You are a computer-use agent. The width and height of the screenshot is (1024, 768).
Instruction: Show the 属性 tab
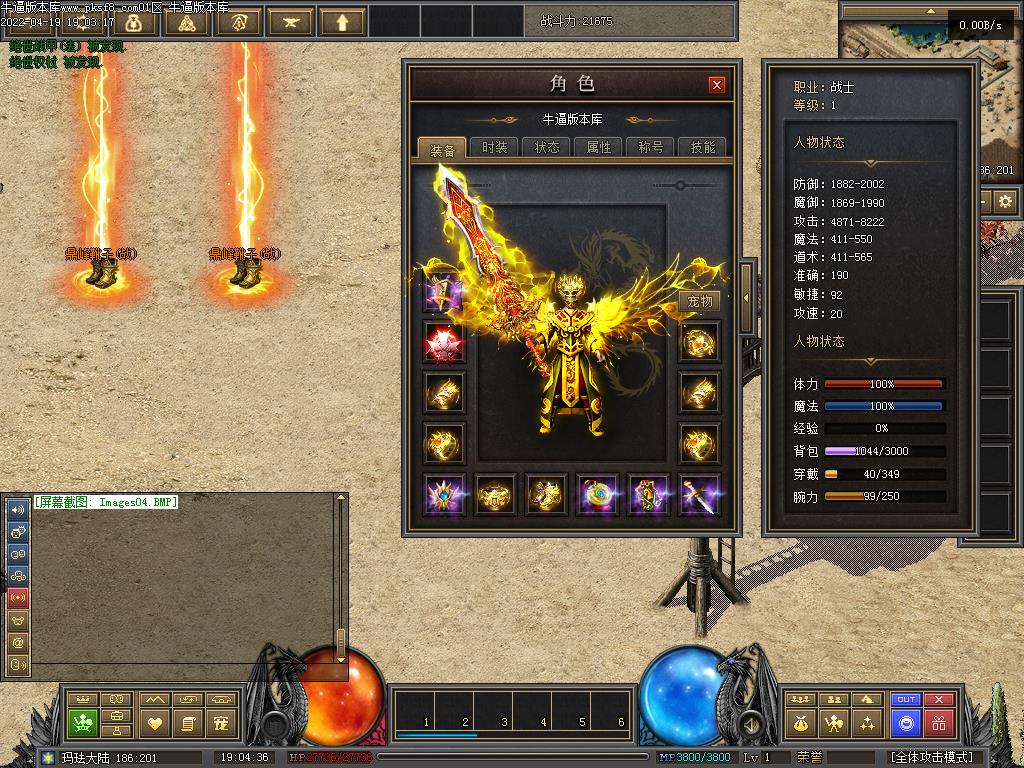coord(599,147)
